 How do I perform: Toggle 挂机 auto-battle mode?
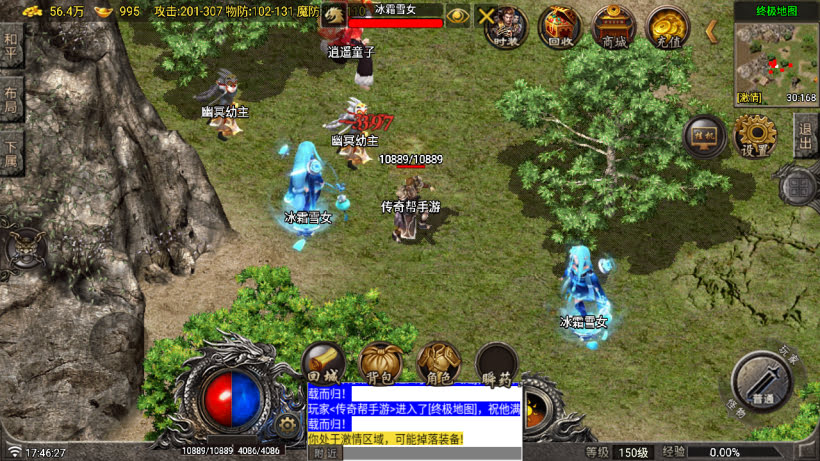[x=705, y=138]
